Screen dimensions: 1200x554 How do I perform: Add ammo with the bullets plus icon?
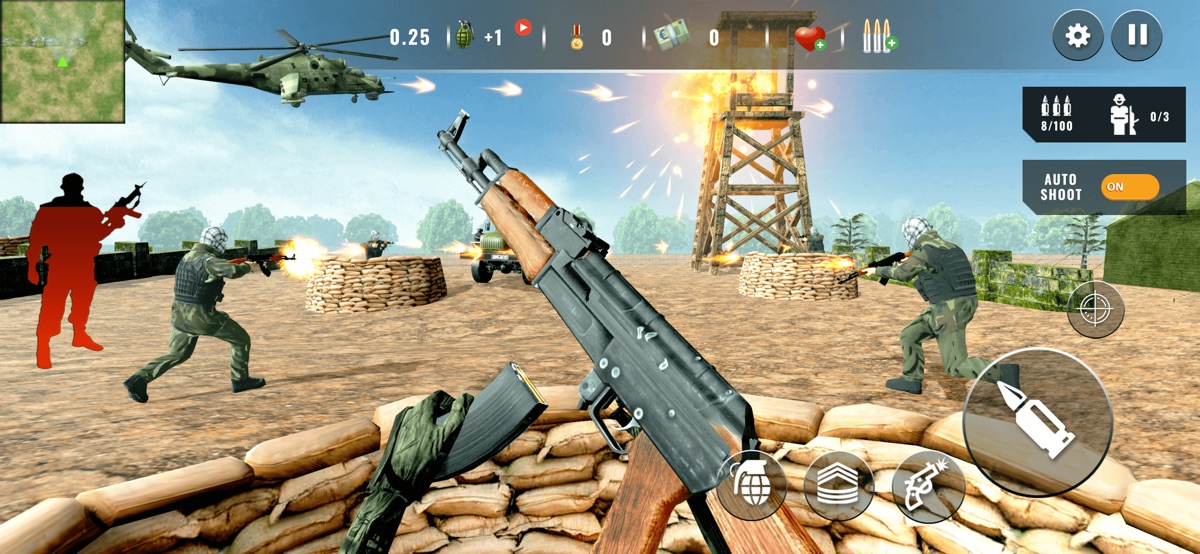click(879, 37)
